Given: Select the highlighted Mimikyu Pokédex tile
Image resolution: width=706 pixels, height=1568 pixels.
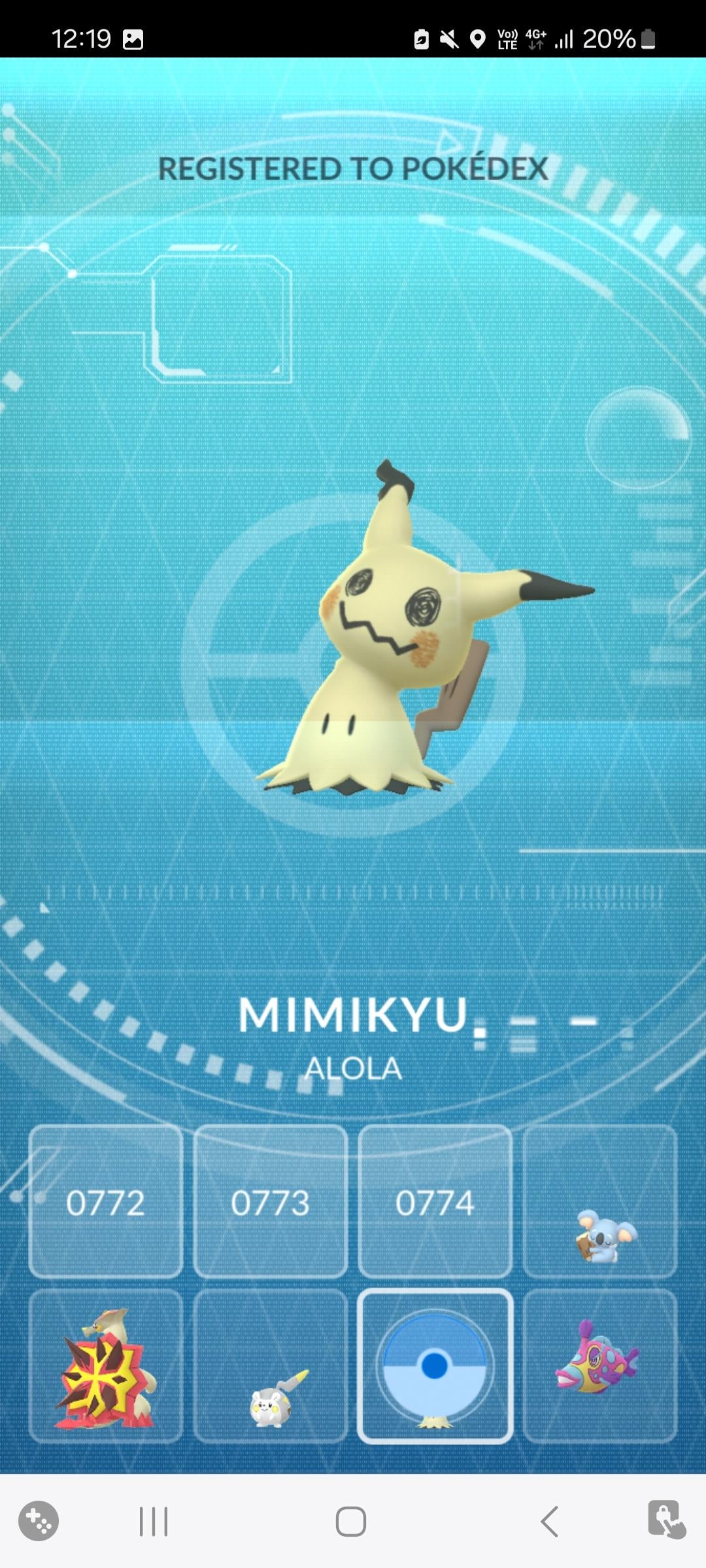Looking at the screenshot, I should click(435, 1366).
